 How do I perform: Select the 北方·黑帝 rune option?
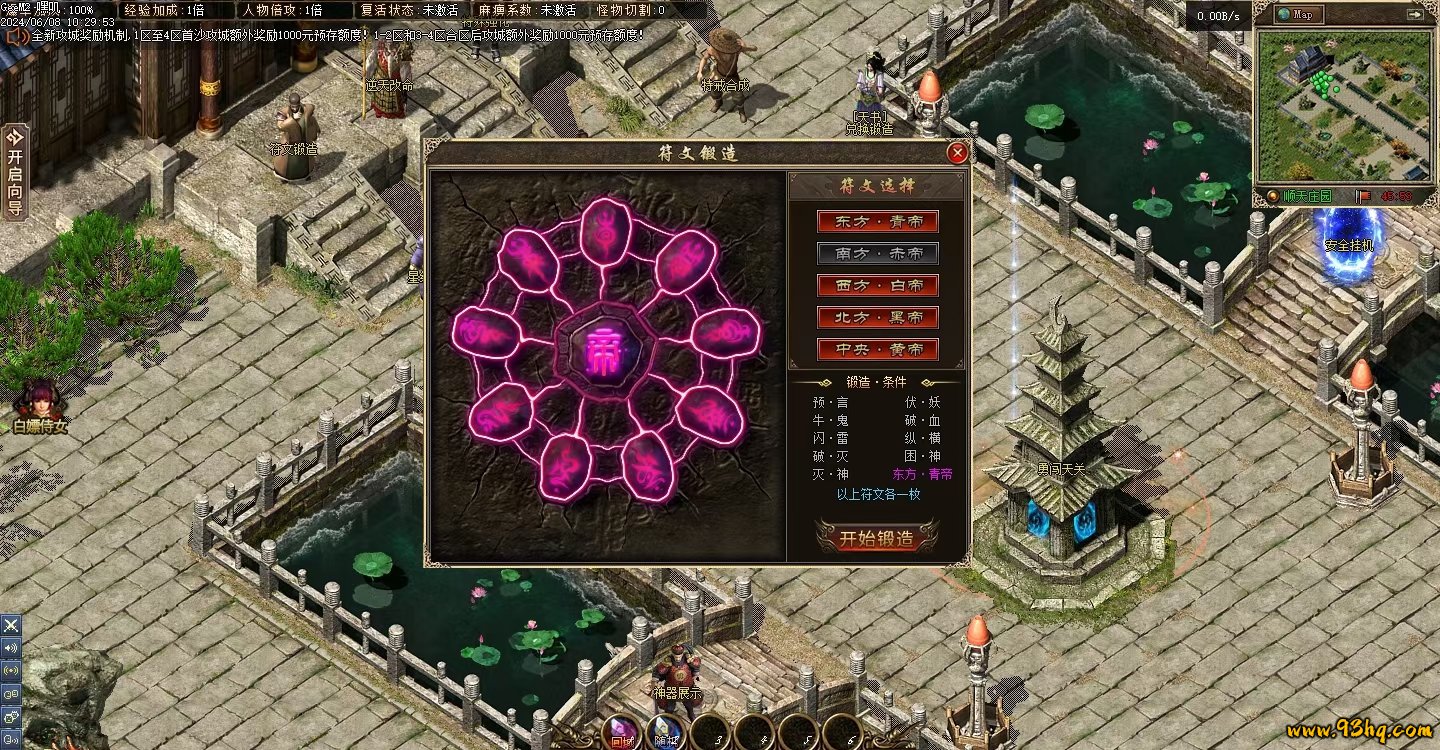coord(878,317)
